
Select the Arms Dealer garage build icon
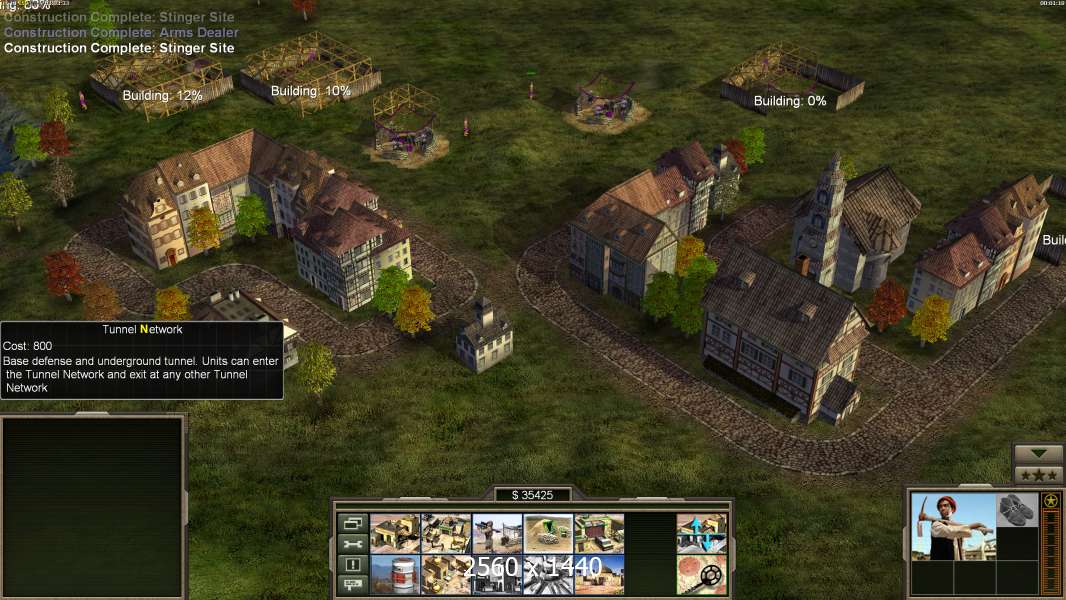599,534
